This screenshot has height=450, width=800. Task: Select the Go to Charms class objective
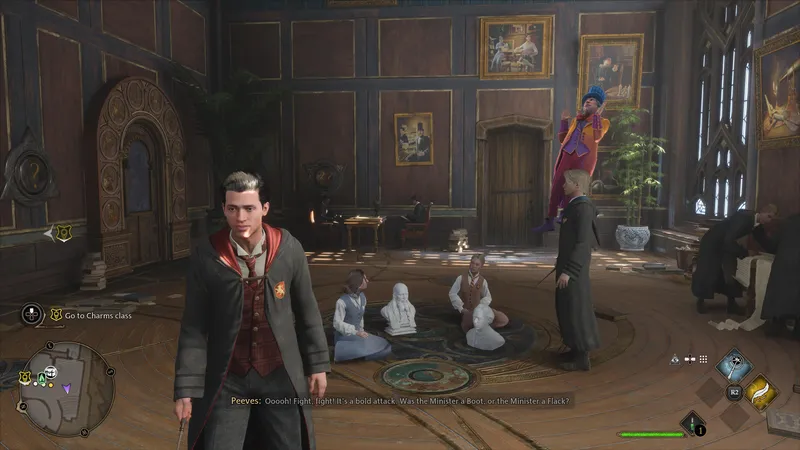click(95, 315)
